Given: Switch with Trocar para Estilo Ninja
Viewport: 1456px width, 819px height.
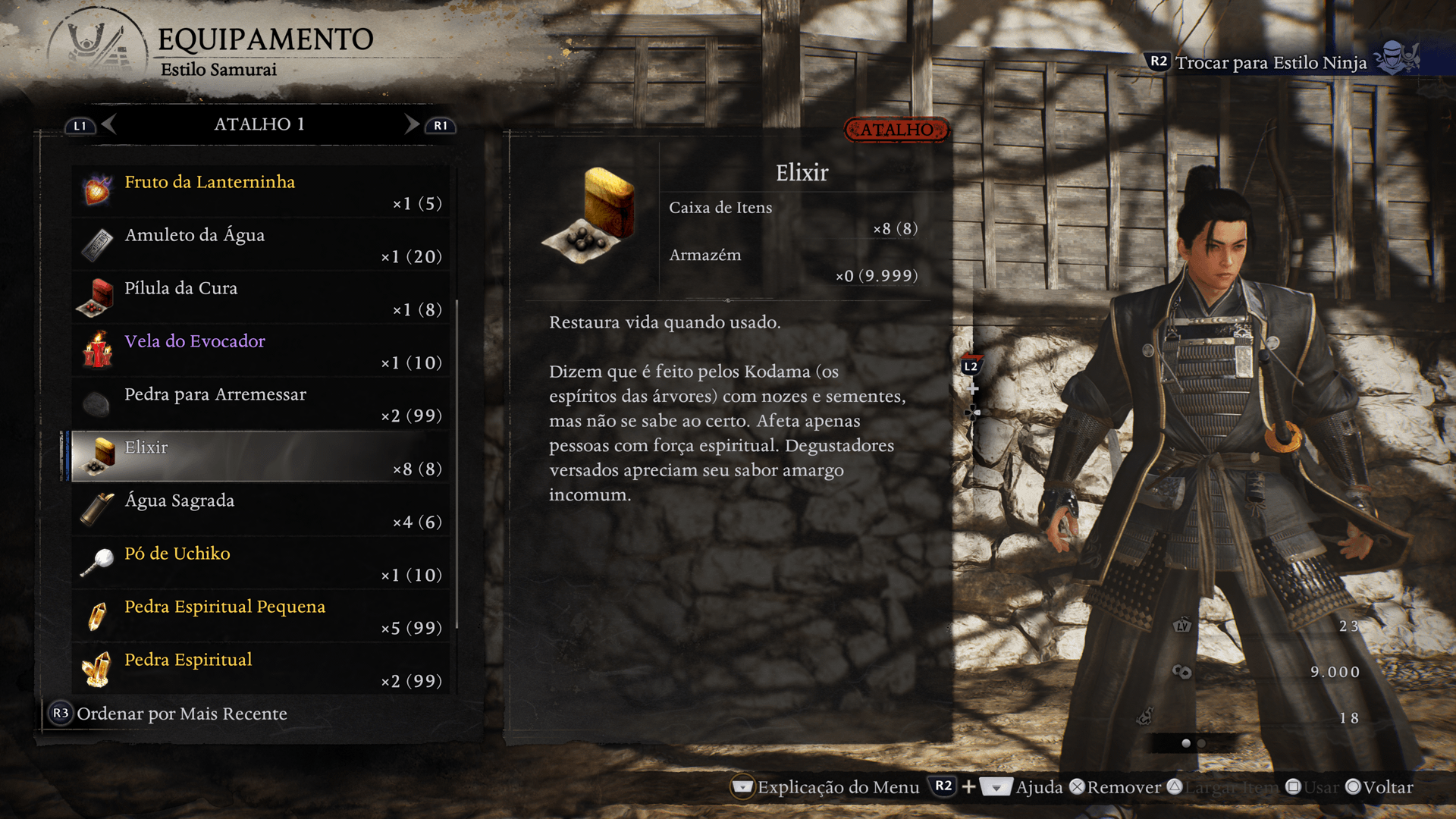Looking at the screenshot, I should (1271, 62).
